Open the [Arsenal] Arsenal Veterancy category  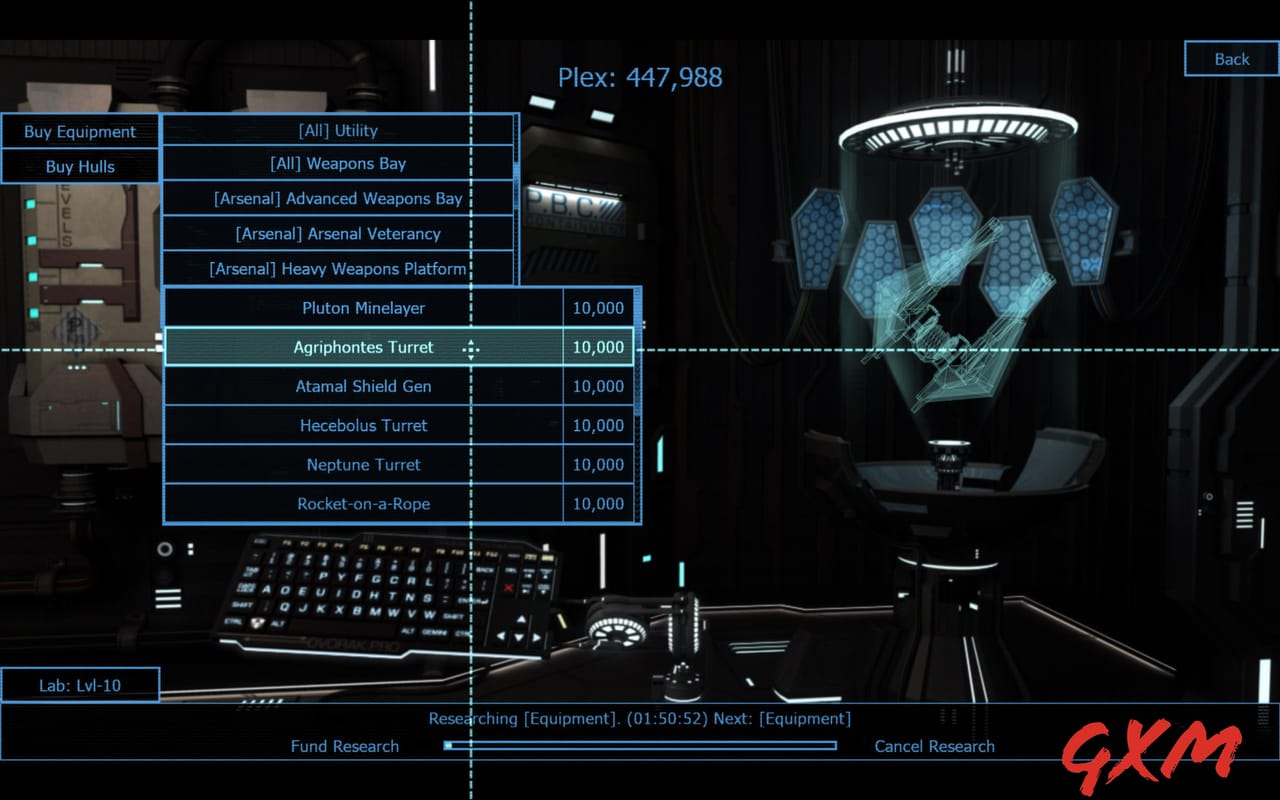pyautogui.click(x=340, y=233)
